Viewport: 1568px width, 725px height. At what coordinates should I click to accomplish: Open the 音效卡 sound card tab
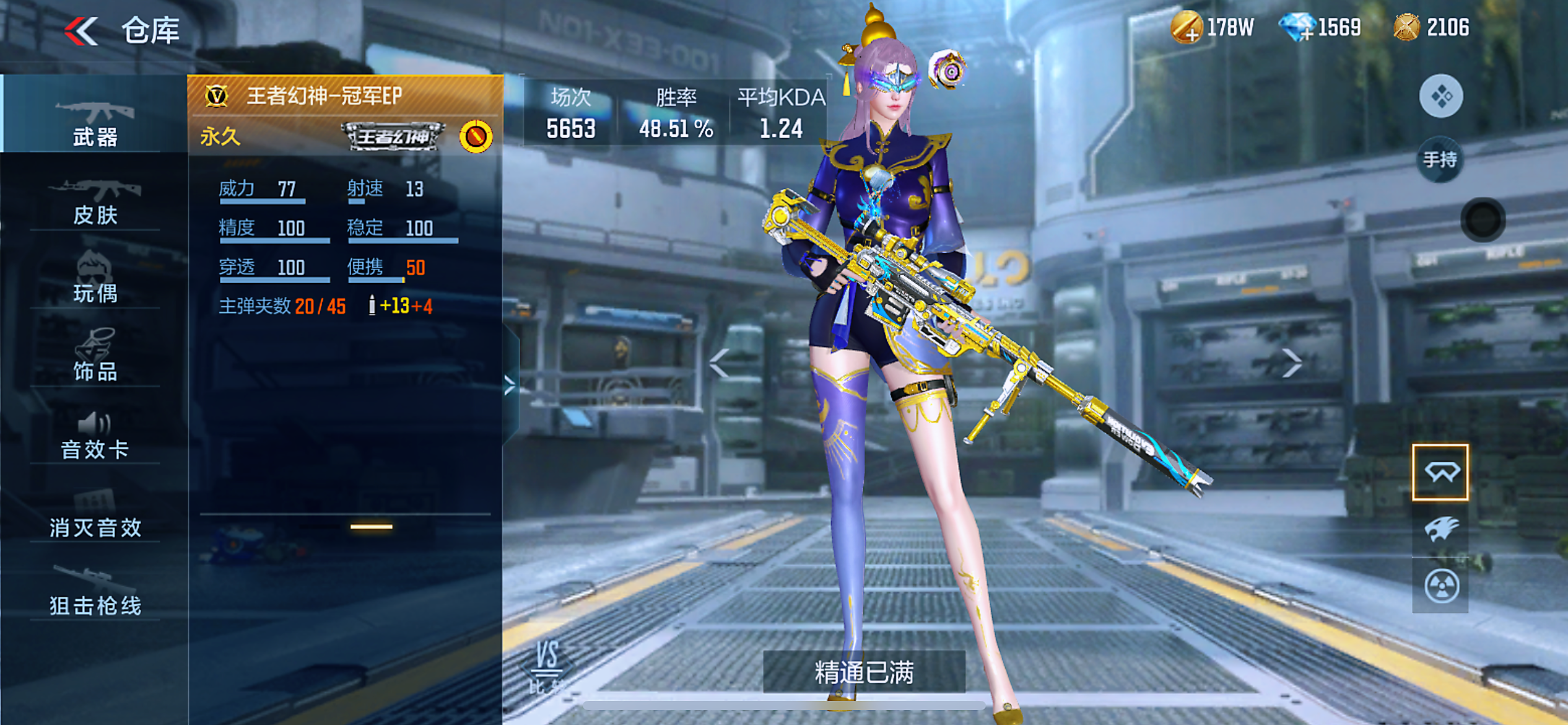95,436
